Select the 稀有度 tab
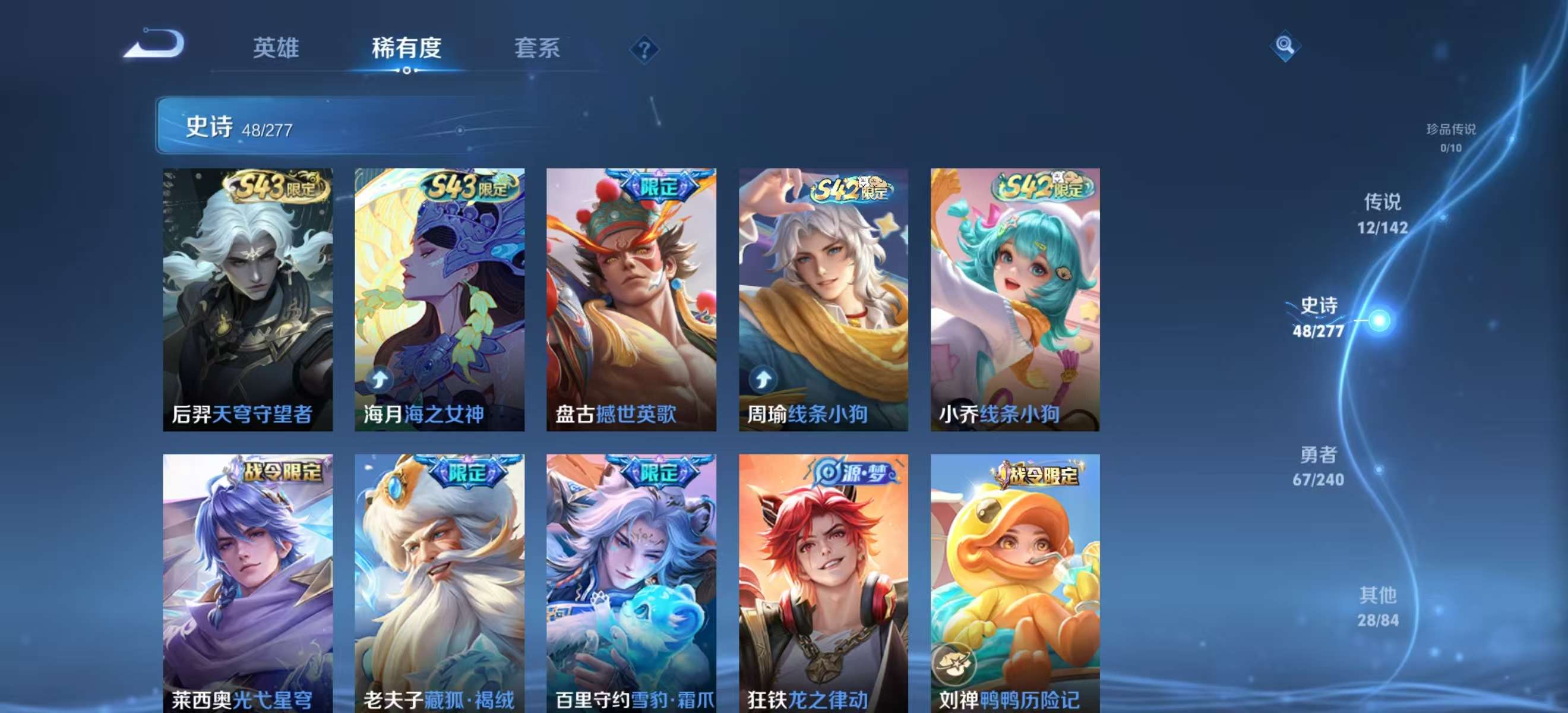The image size is (1568, 713). click(x=407, y=49)
